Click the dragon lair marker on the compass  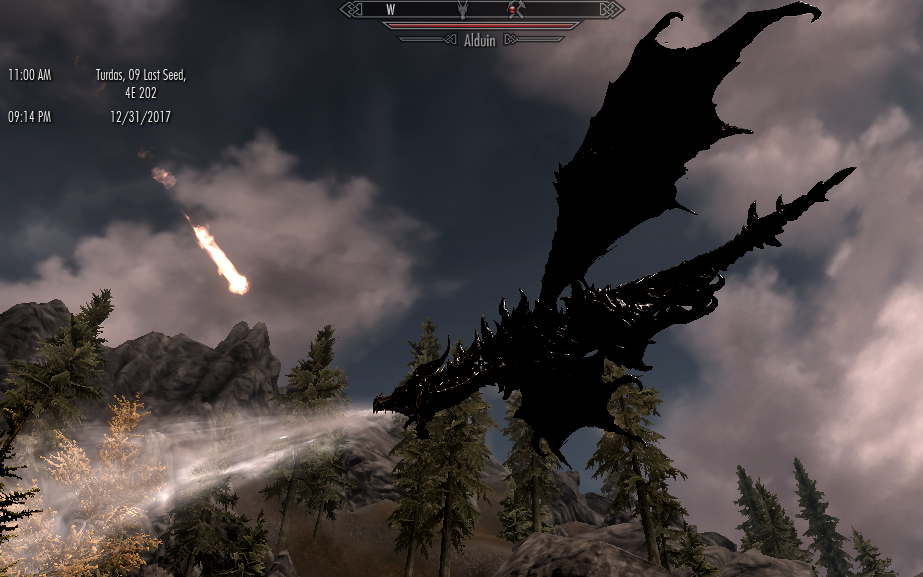(462, 9)
